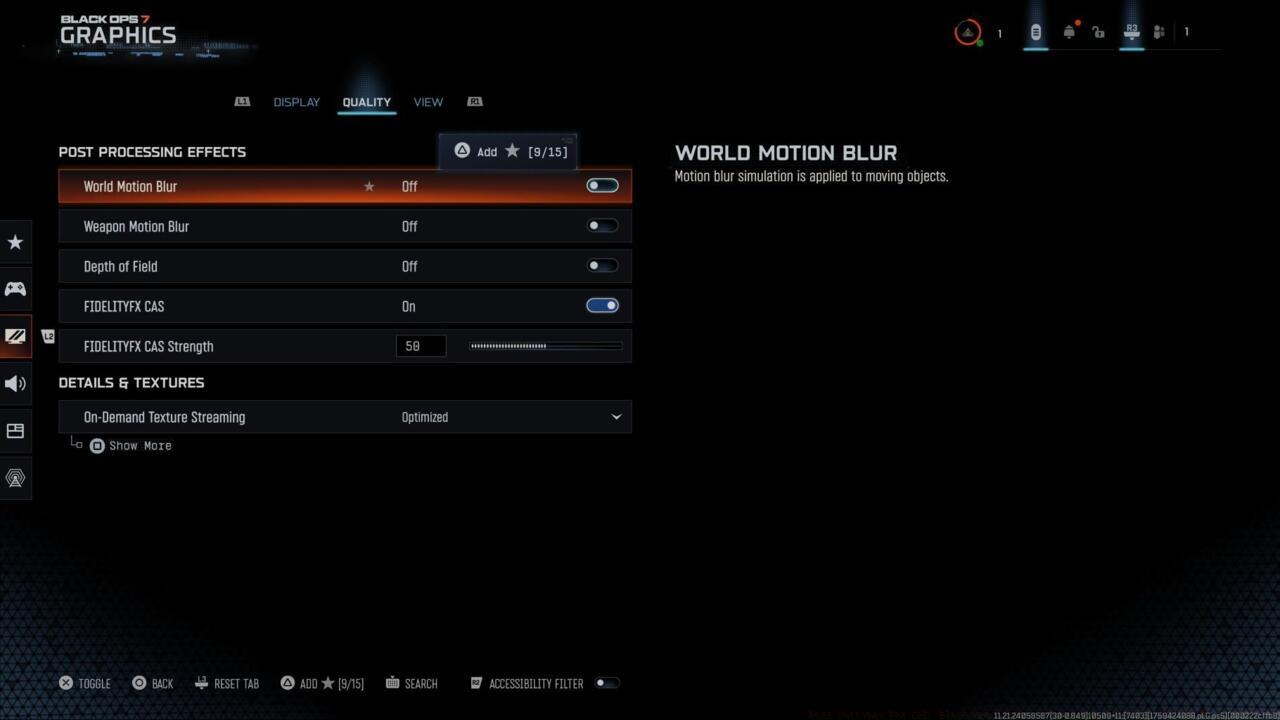The image size is (1280, 720).
Task: Click the padlock icon near the top right
Action: 1098,32
